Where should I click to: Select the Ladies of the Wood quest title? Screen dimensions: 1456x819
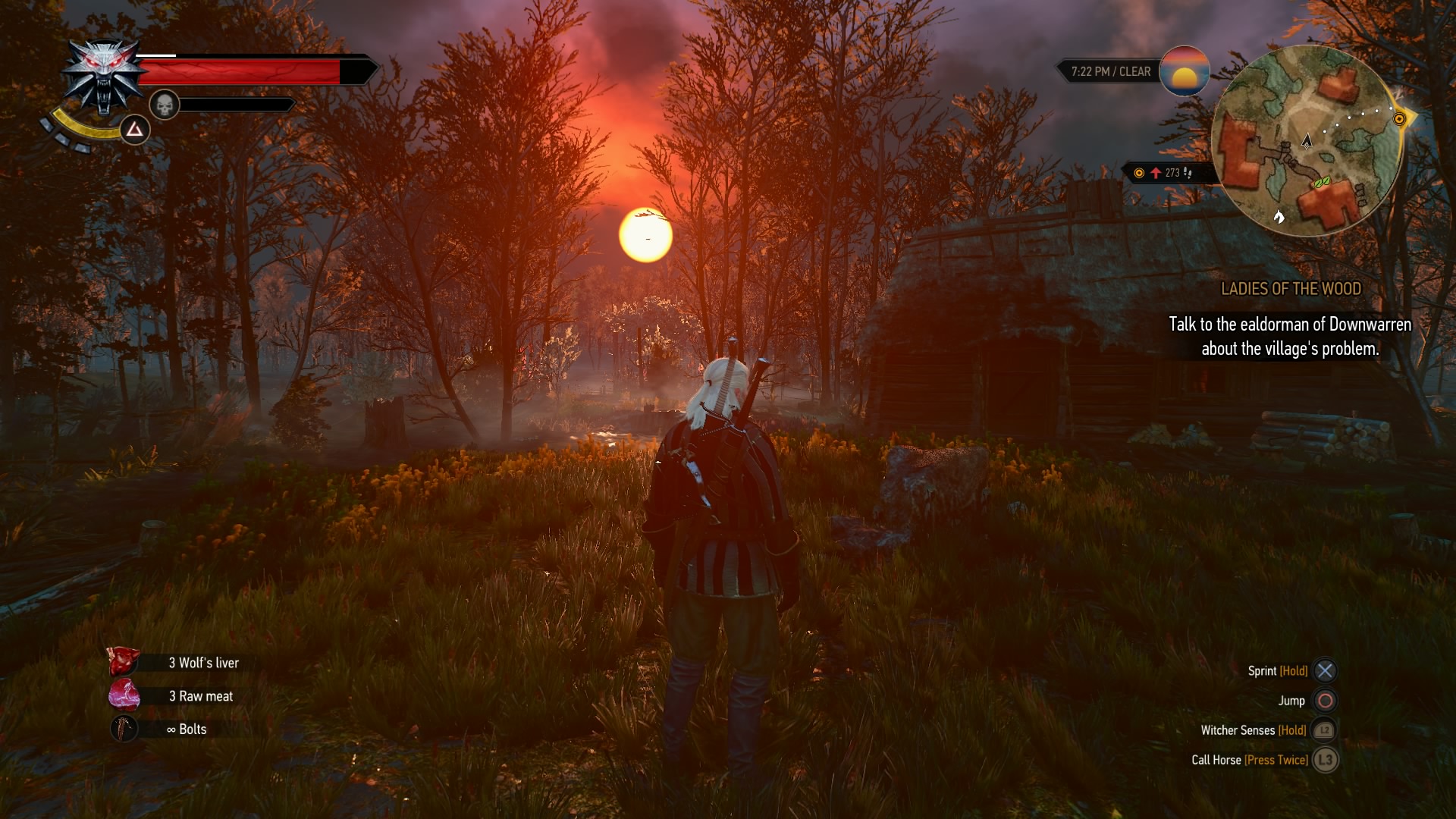tap(1291, 289)
